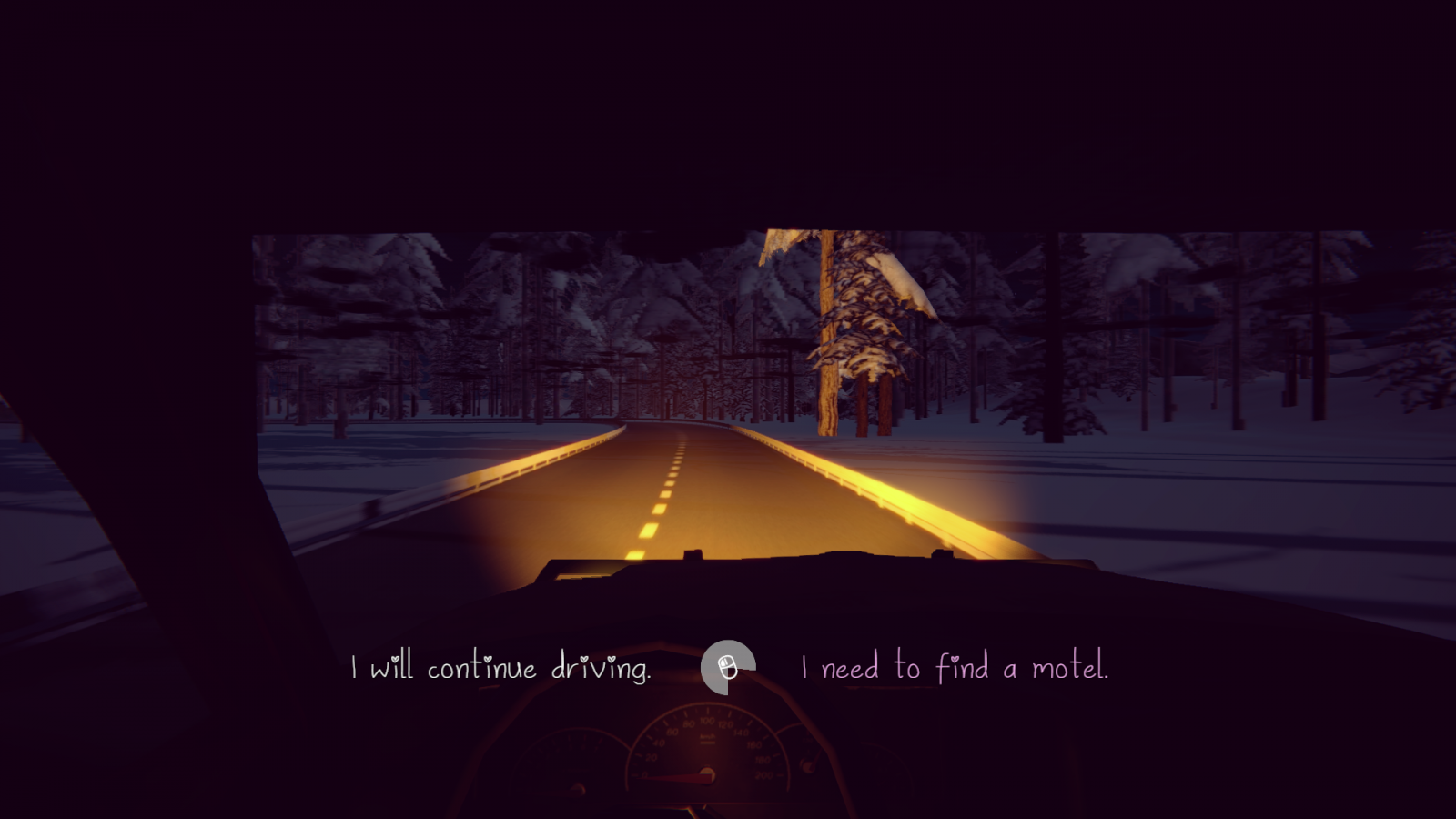Viewport: 1456px width, 819px height.
Task: Choose the 'I will continue driving.' dialogue option
Action: pyautogui.click(x=500, y=667)
